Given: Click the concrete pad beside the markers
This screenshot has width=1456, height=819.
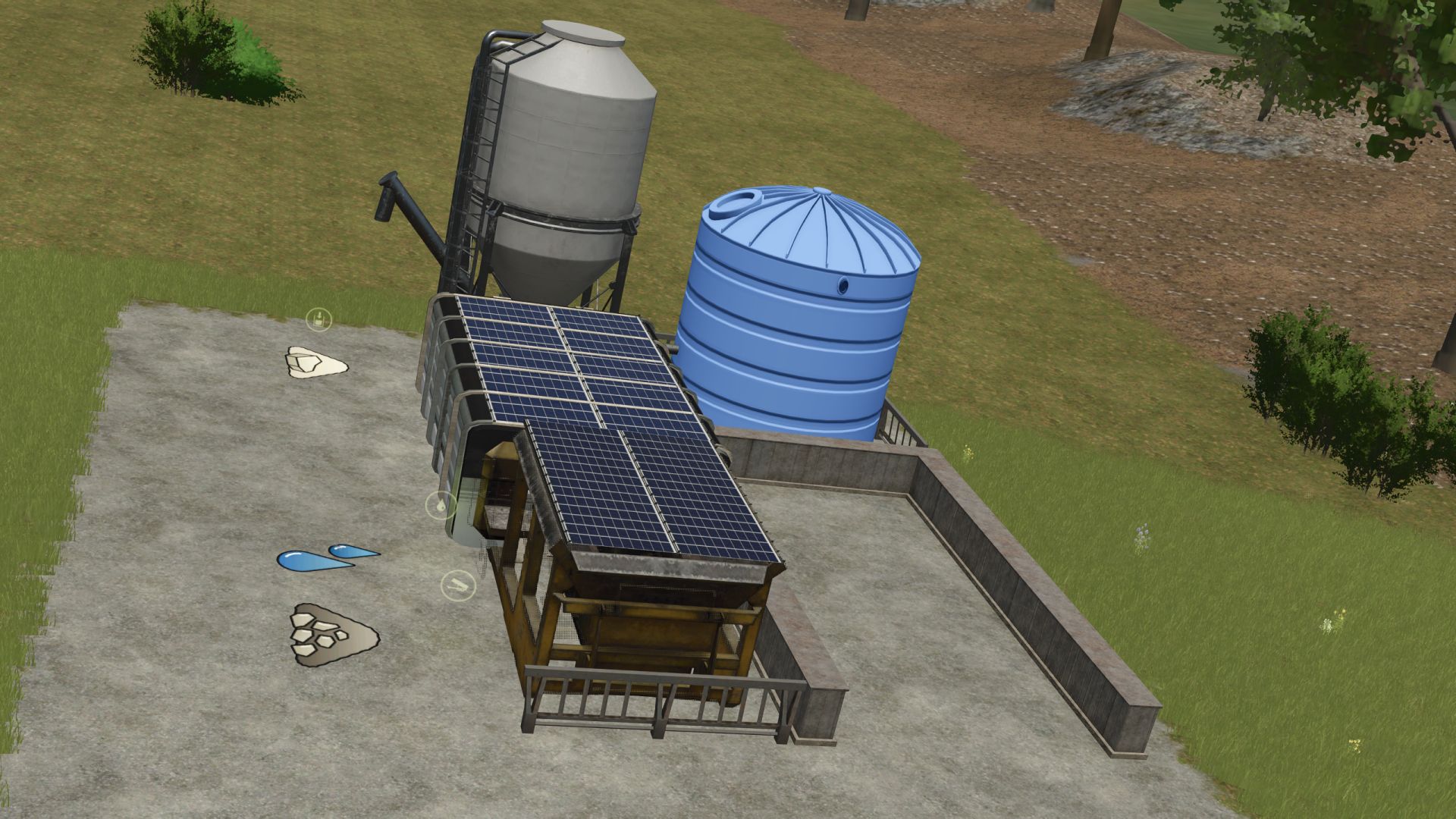Looking at the screenshot, I should coord(227,493).
